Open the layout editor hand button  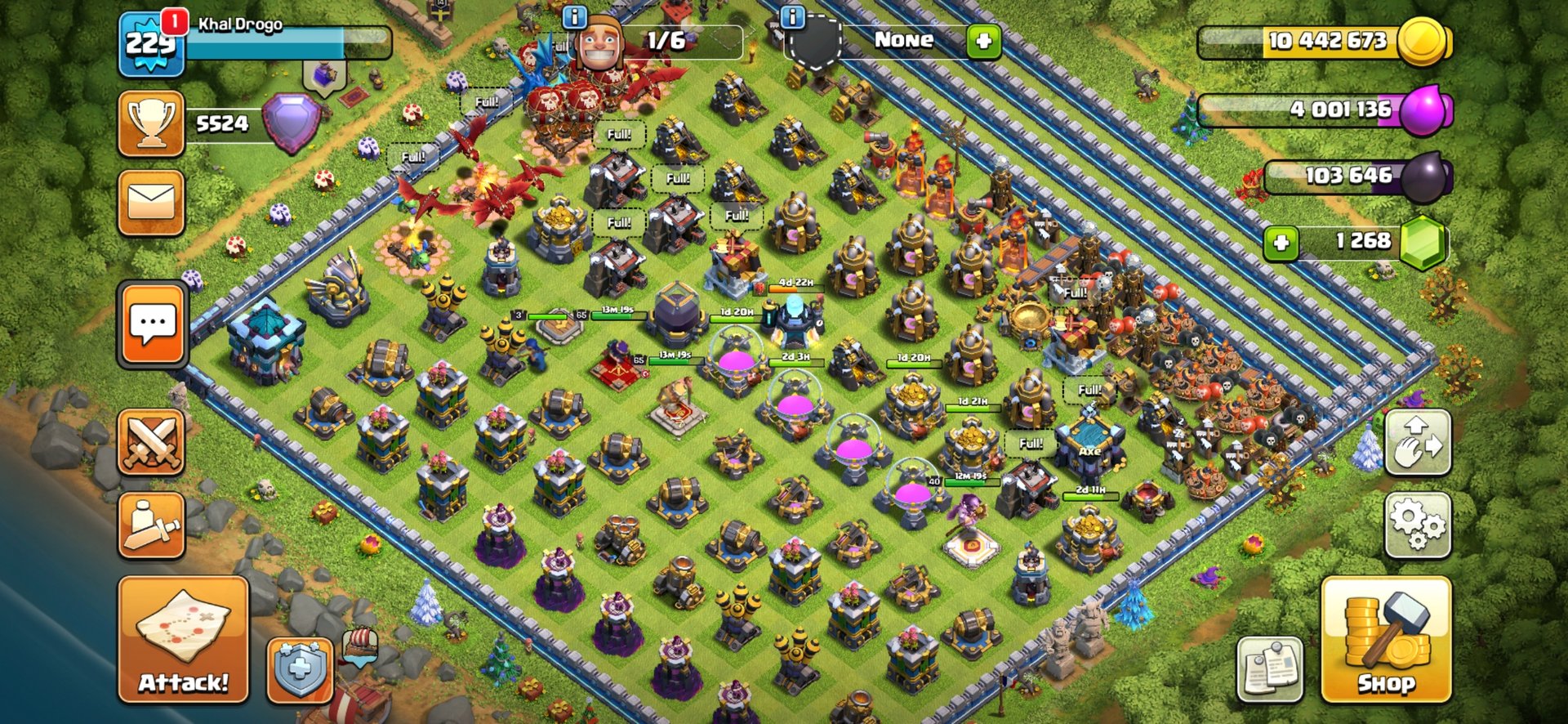tap(1418, 442)
